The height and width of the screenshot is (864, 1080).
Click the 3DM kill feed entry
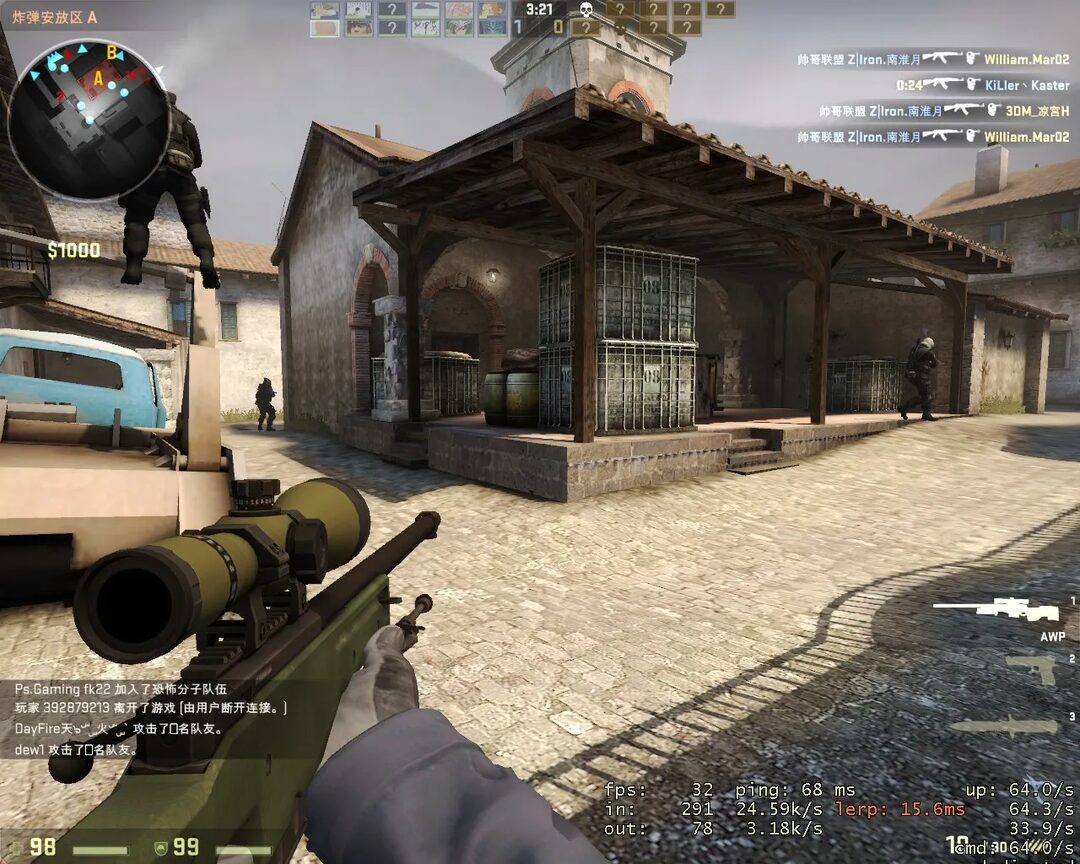click(x=943, y=111)
